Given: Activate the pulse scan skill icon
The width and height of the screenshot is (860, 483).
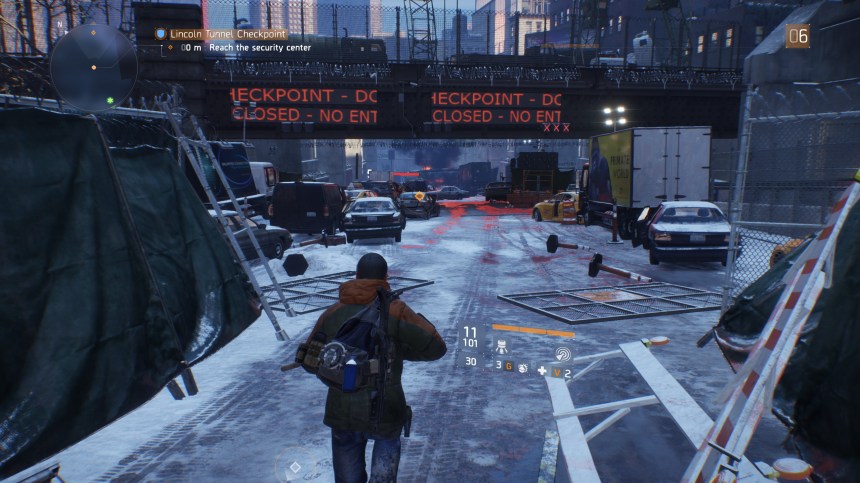Looking at the screenshot, I should (x=562, y=353).
